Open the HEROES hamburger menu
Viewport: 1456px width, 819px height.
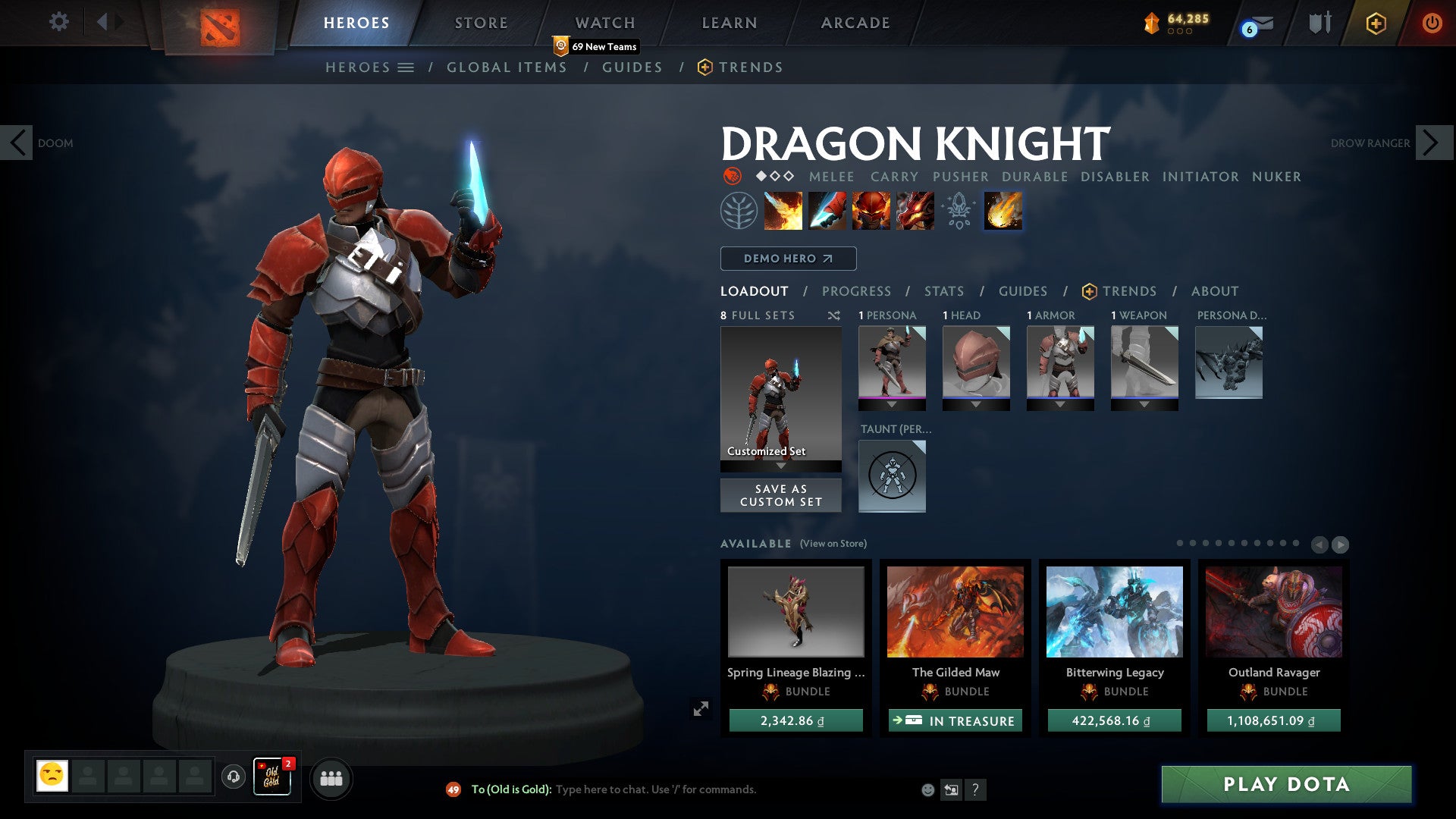[406, 67]
